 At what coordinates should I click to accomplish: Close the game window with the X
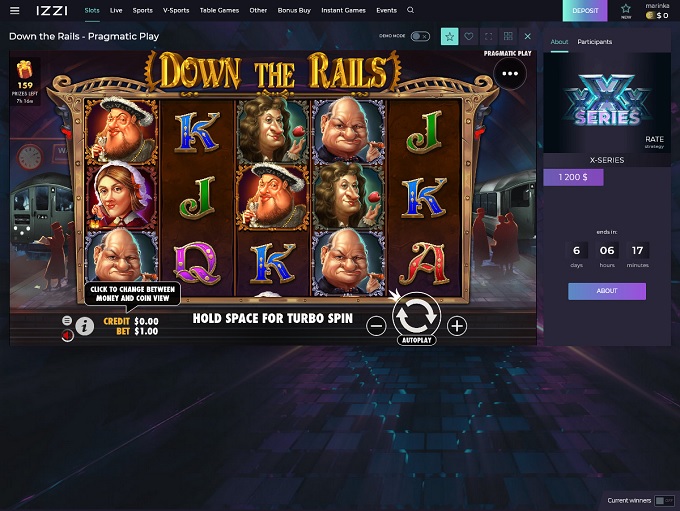pyautogui.click(x=528, y=36)
